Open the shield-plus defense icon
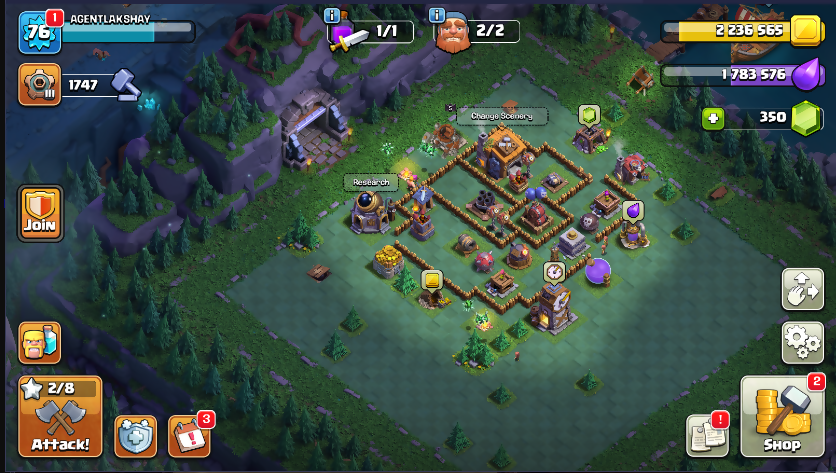The width and height of the screenshot is (836, 473). (x=136, y=435)
